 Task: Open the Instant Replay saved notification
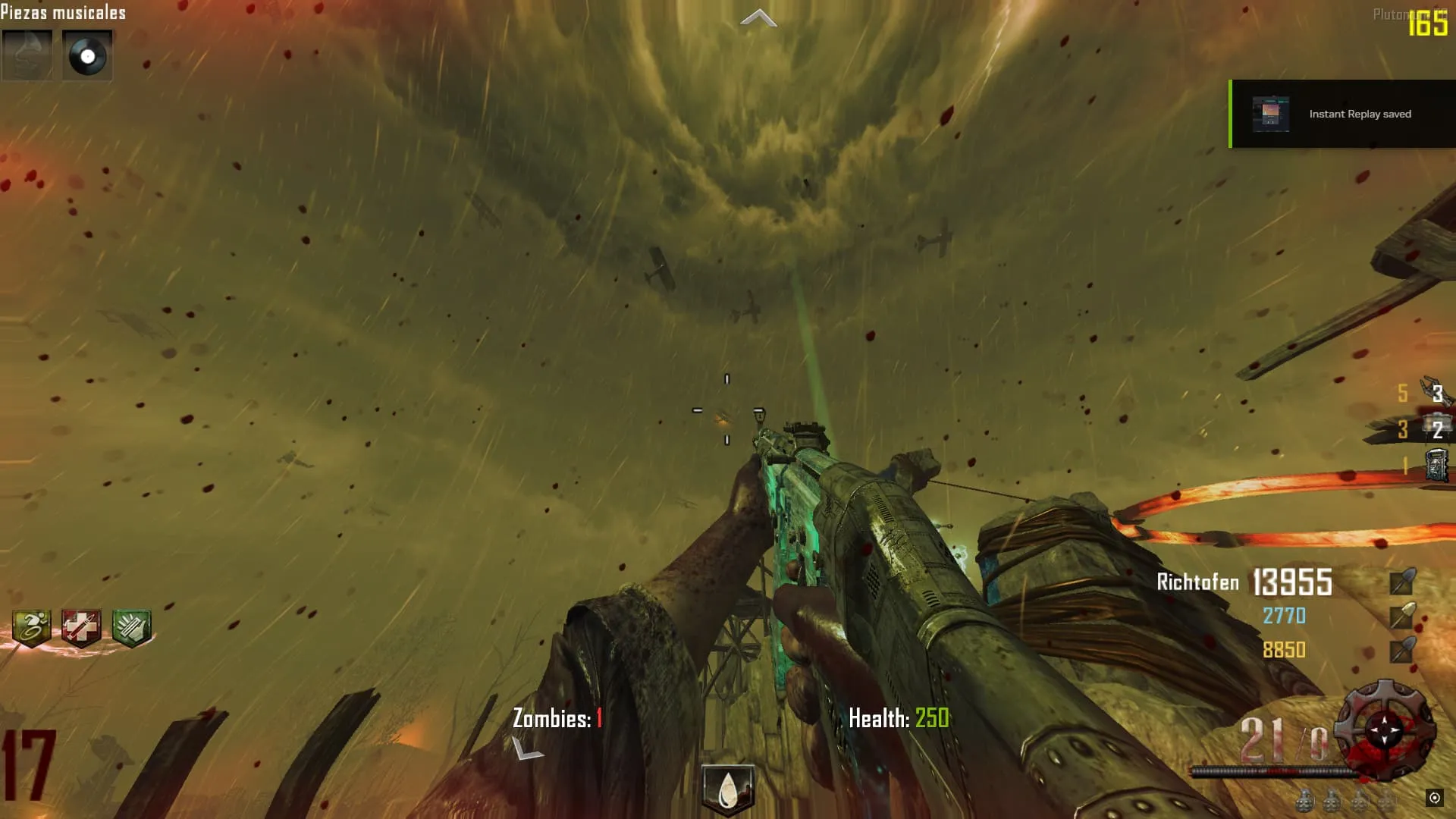tap(1360, 115)
